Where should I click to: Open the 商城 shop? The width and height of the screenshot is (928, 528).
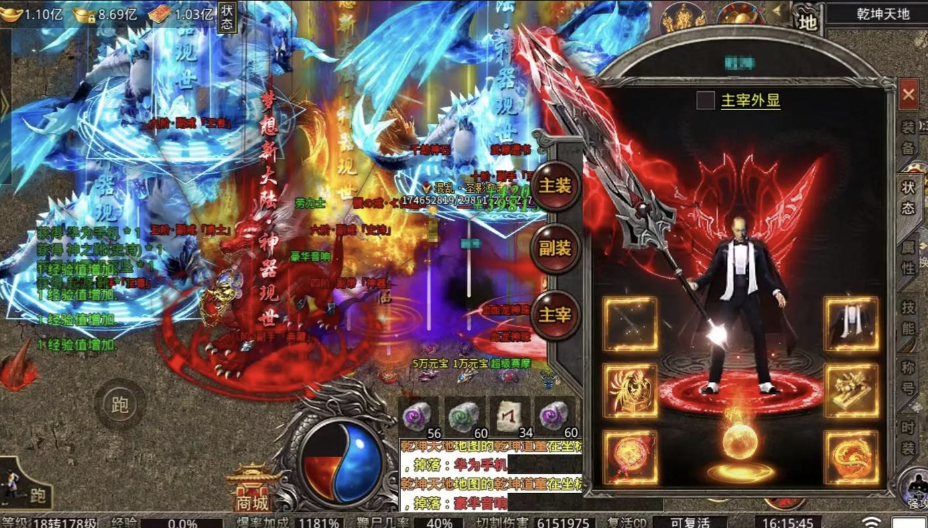(251, 489)
